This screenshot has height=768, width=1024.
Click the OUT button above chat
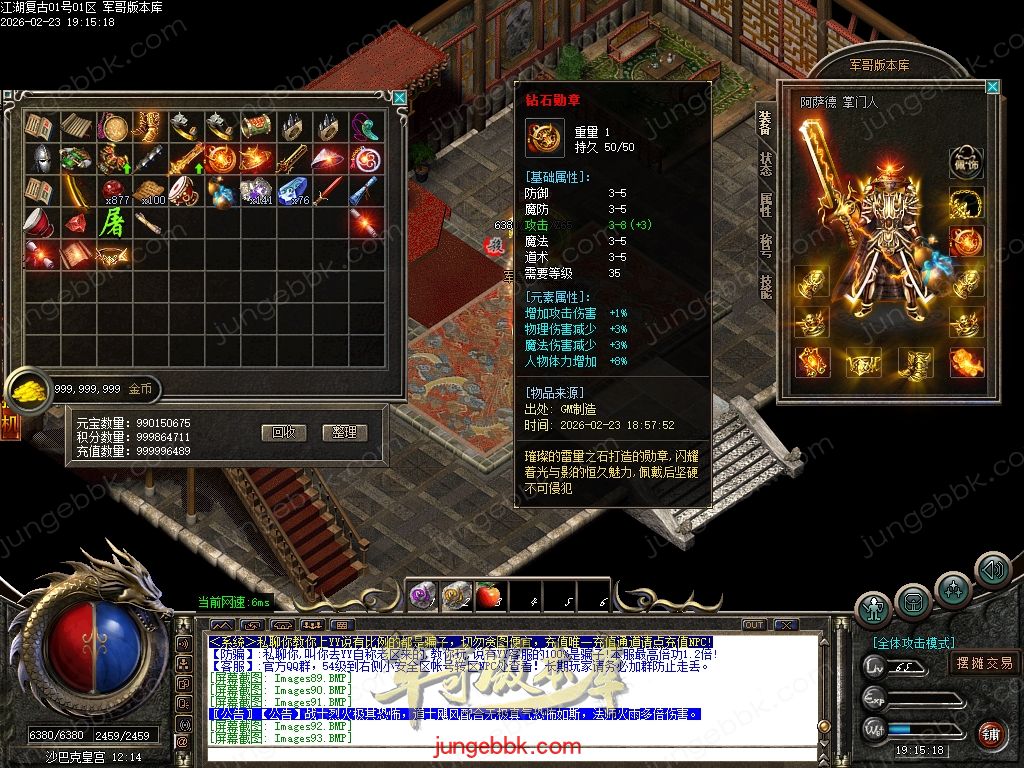pyautogui.click(x=754, y=625)
